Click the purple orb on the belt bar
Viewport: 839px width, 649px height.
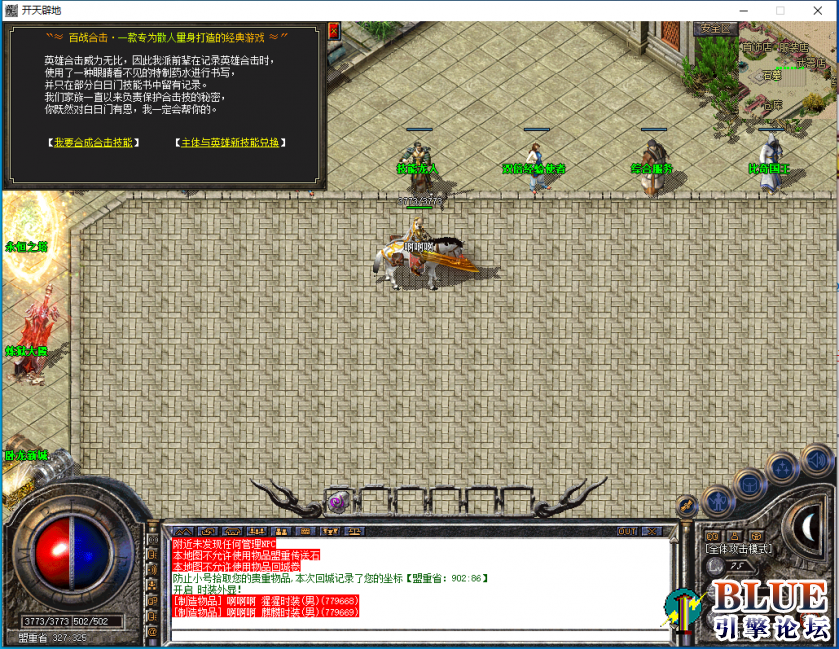coord(337,500)
